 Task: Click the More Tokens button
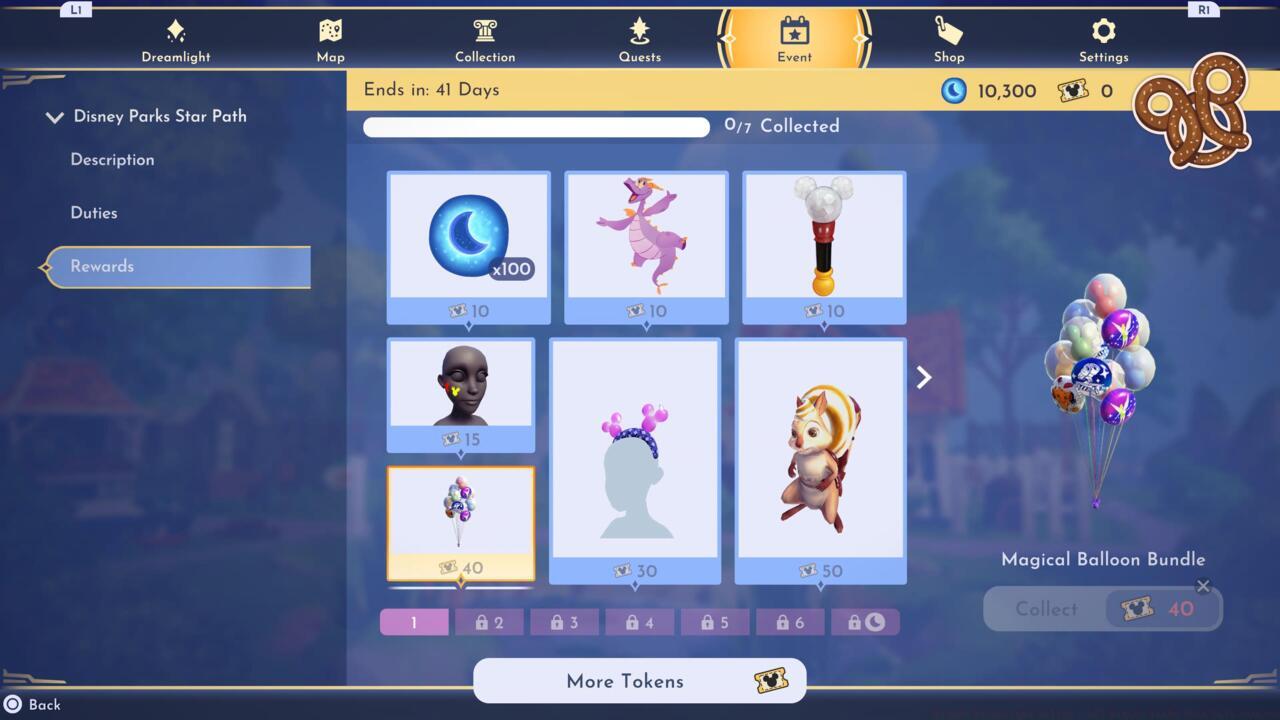pos(639,681)
